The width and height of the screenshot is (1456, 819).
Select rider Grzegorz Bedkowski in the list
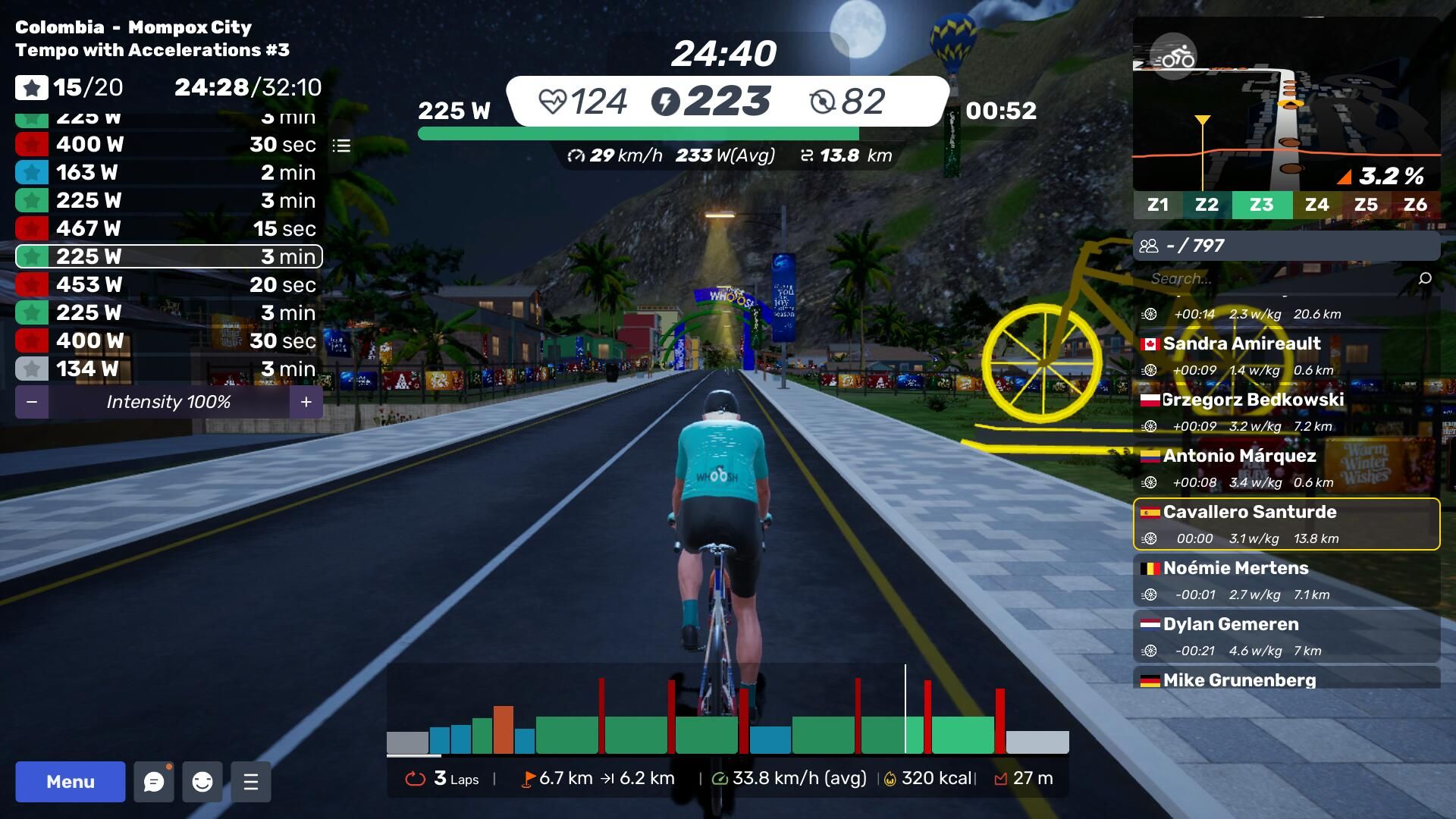[x=1286, y=412]
